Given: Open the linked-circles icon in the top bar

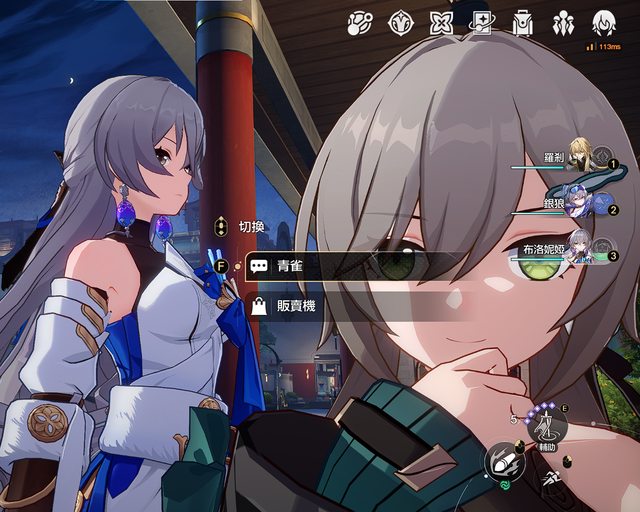Looking at the screenshot, I should click(360, 23).
